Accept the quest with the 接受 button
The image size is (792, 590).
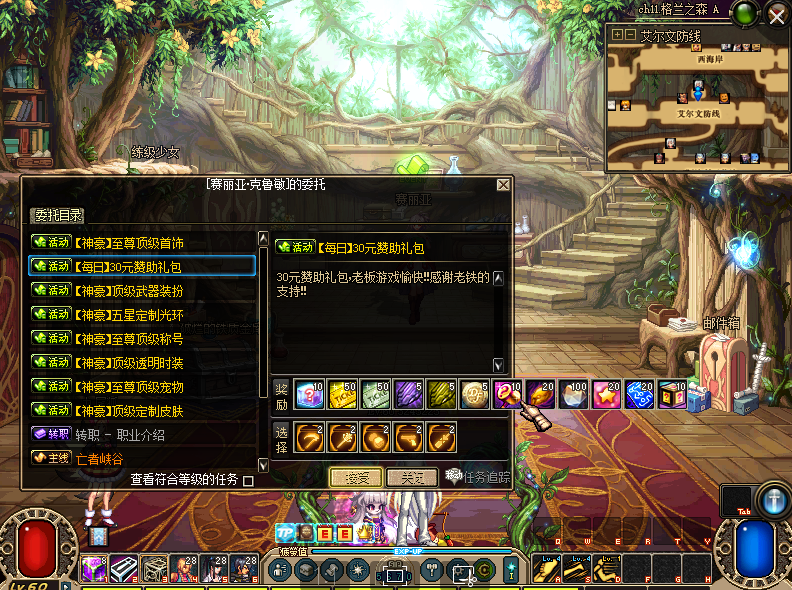click(x=357, y=478)
